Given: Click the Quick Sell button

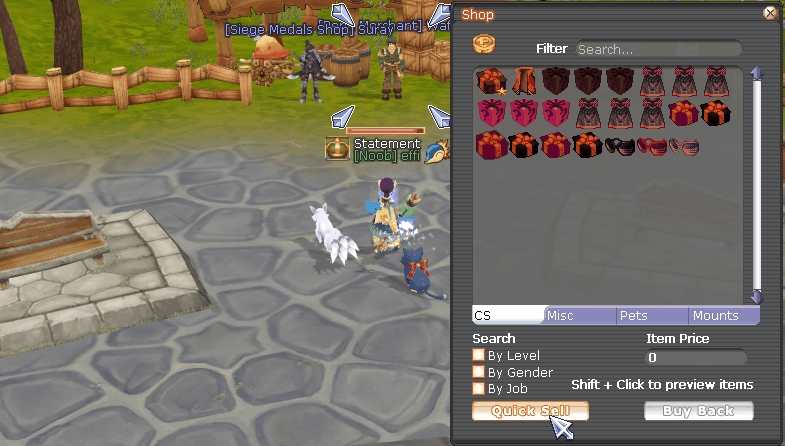Looking at the screenshot, I should click(530, 411).
